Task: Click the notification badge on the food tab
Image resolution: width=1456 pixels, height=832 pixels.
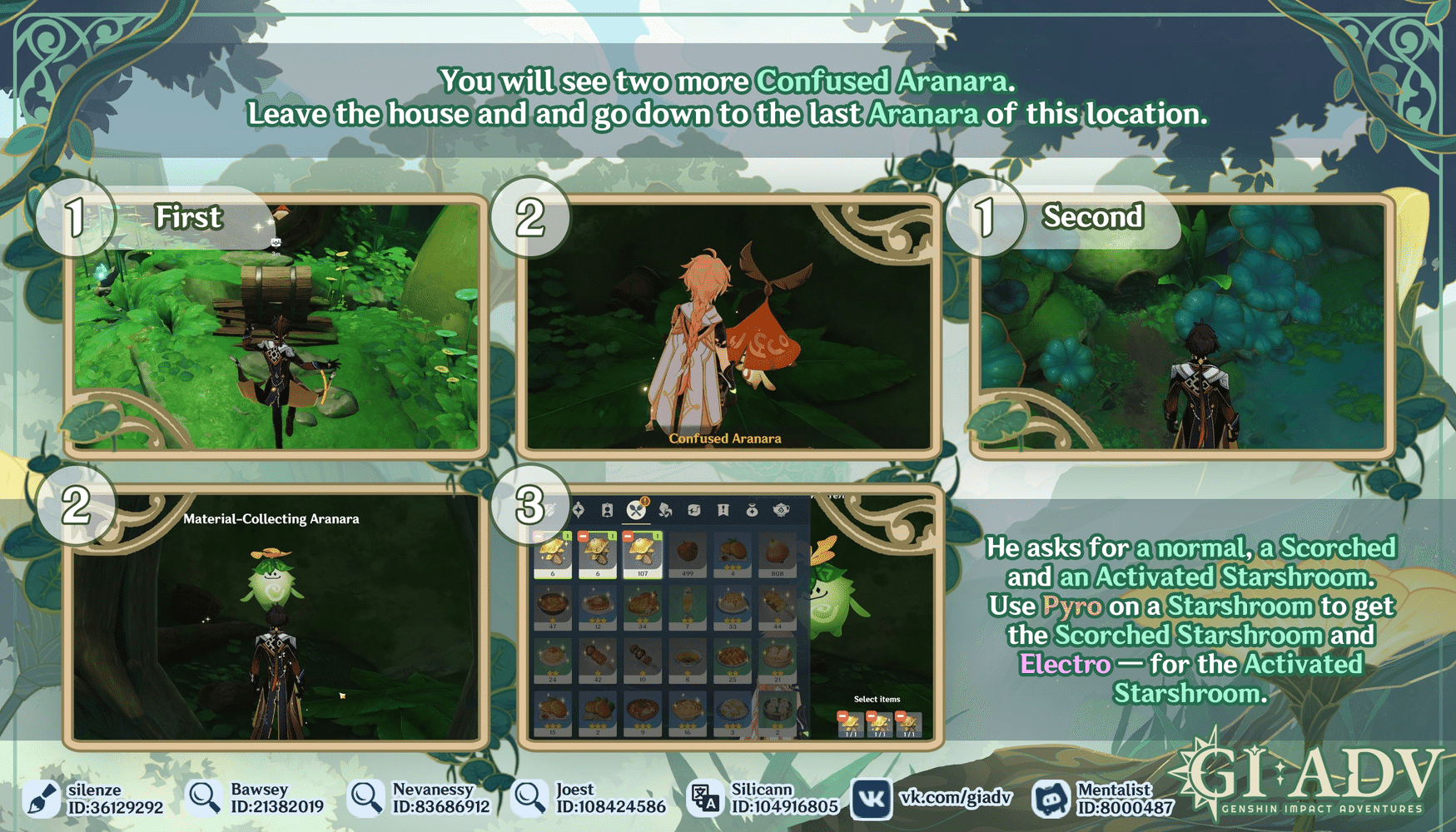Action: [x=644, y=502]
